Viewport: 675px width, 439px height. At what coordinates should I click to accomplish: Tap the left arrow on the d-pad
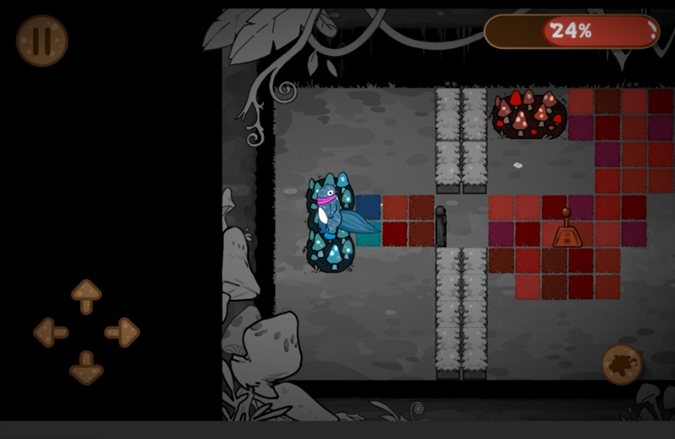[50, 332]
